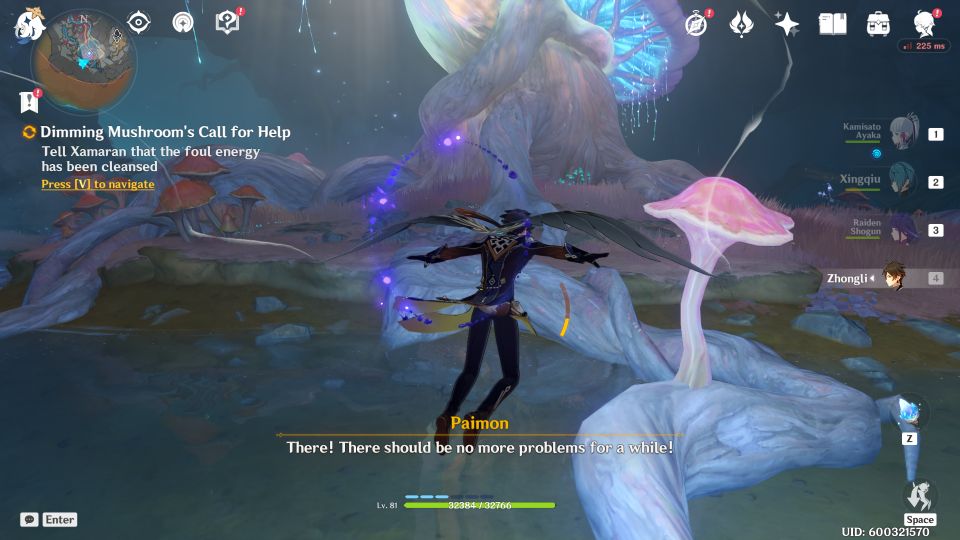Open the Wish star icon
Image resolution: width=960 pixels, height=540 pixels.
[x=787, y=24]
